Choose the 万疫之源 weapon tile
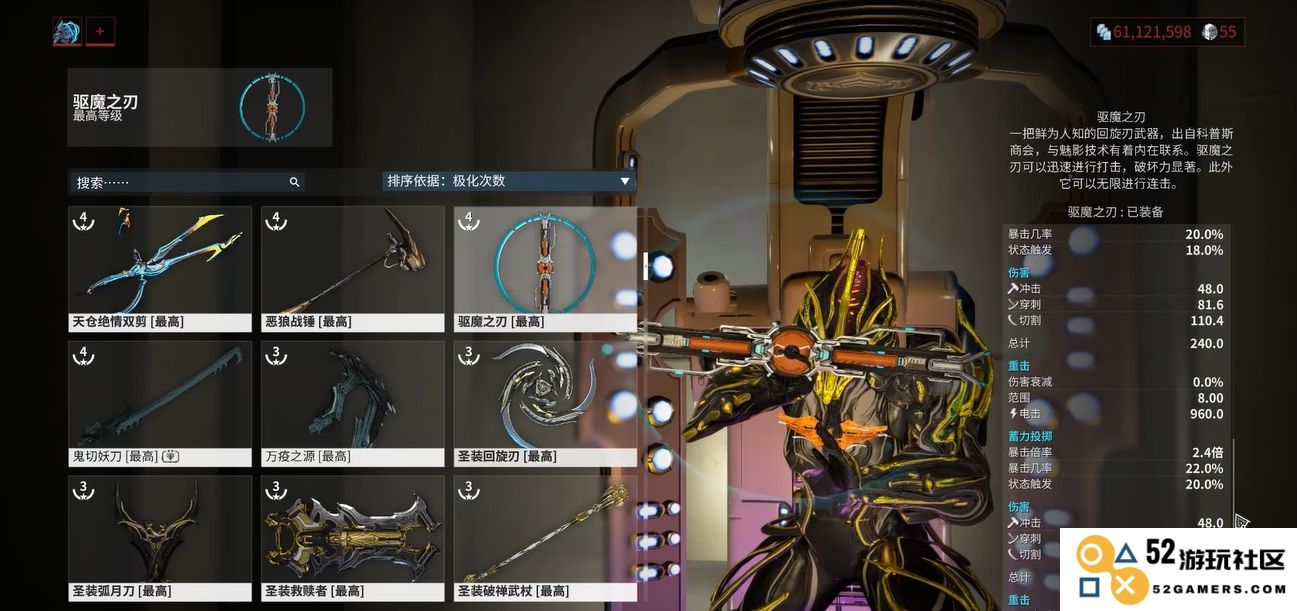 [x=353, y=403]
